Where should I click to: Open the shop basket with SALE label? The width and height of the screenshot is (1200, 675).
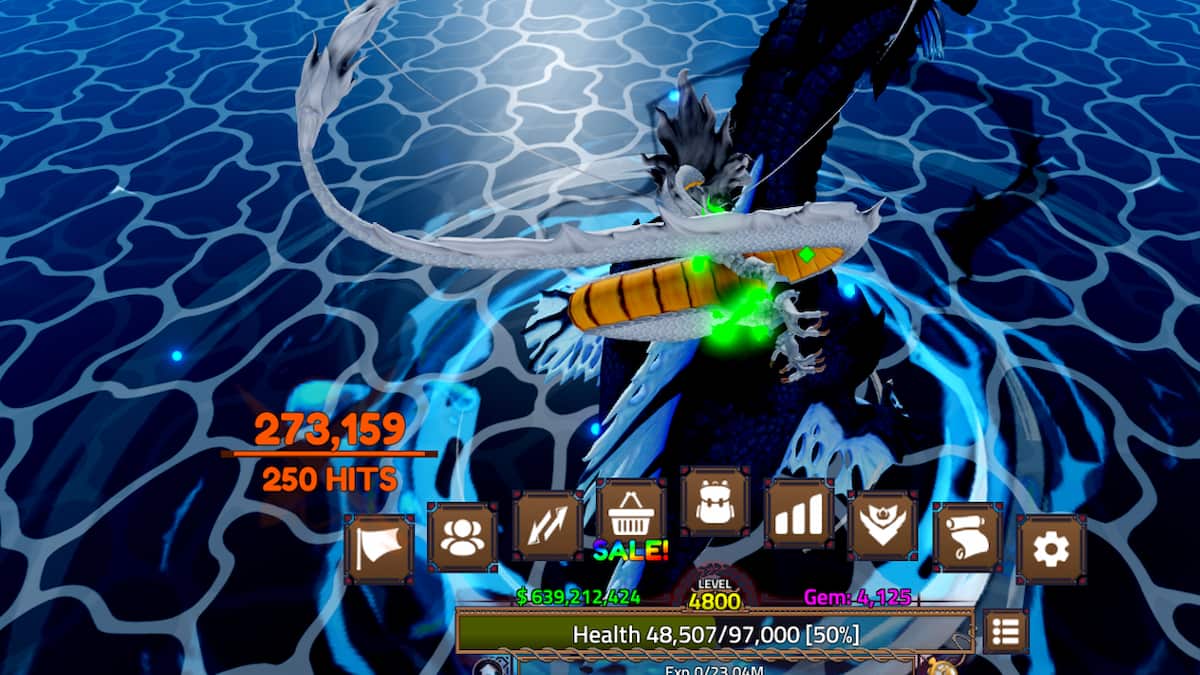click(631, 514)
